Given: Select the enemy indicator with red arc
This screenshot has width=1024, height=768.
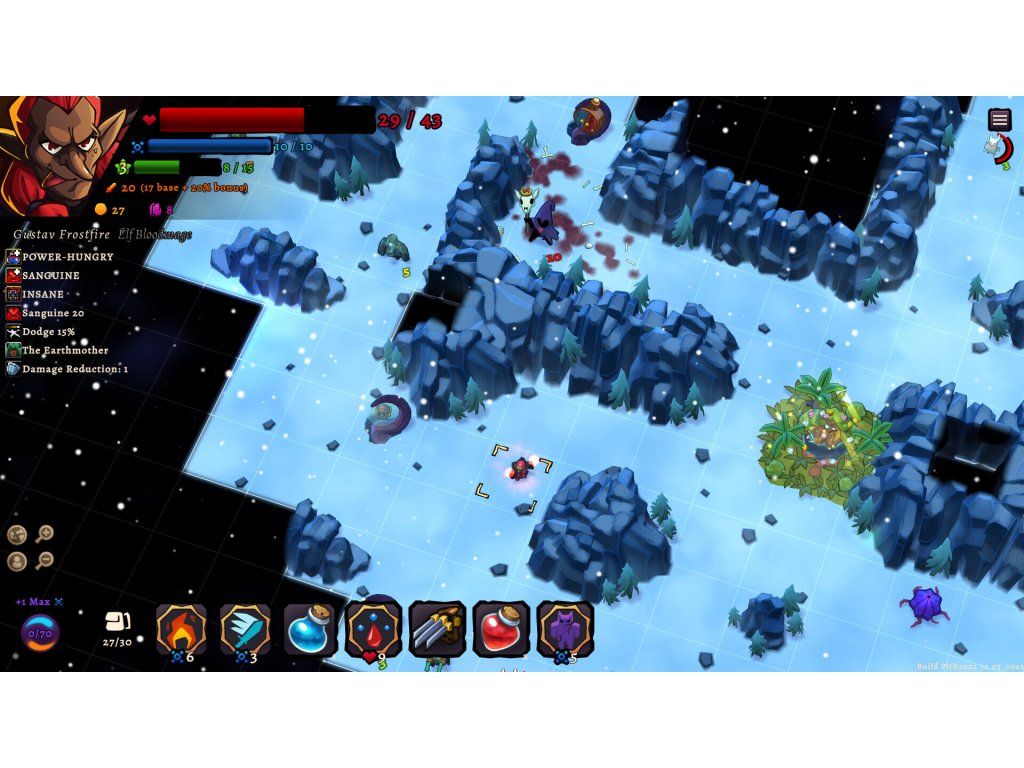Looking at the screenshot, I should pyautogui.click(x=999, y=150).
